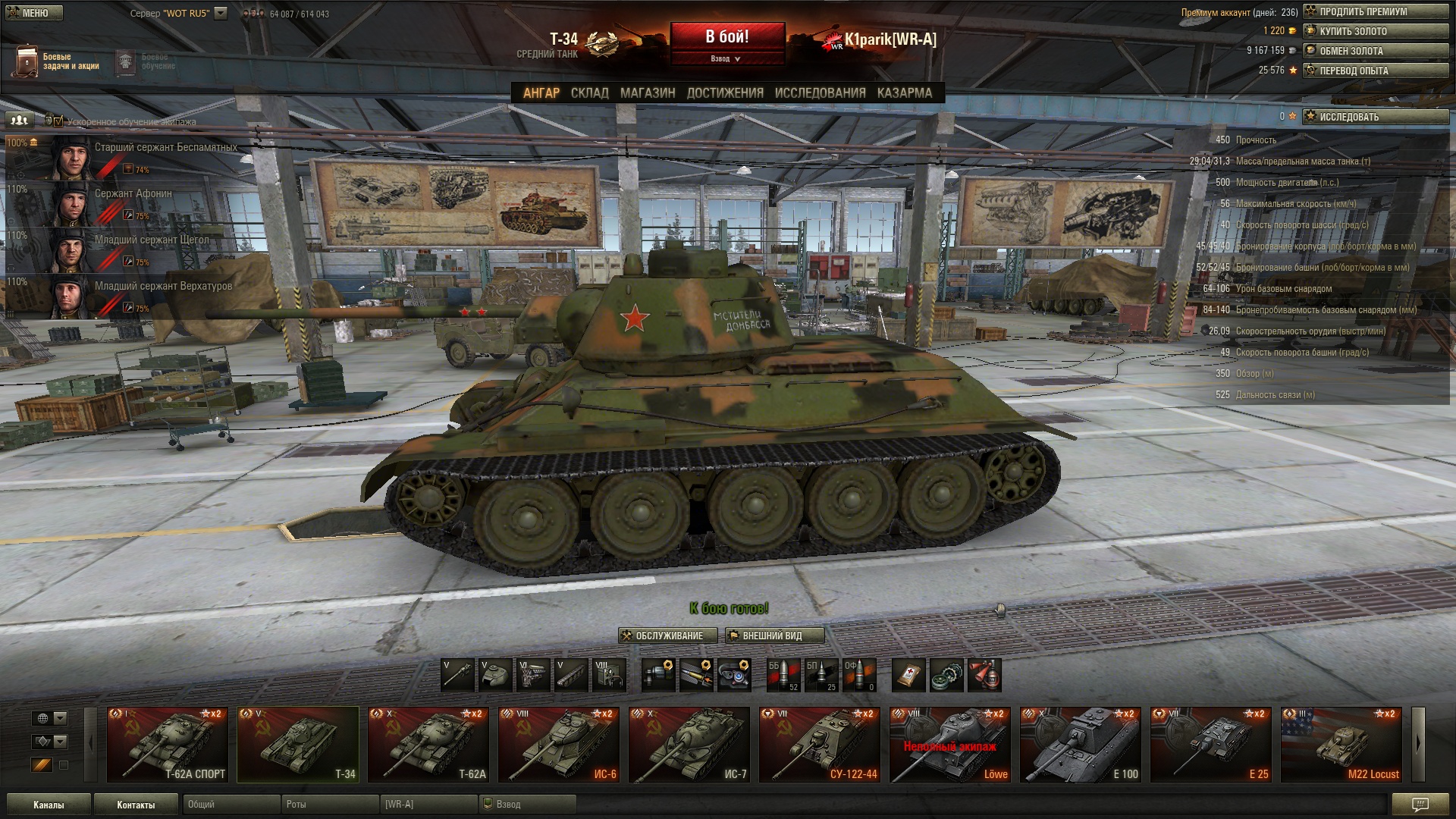Switch to the СКЛАД tab
The width and height of the screenshot is (1456, 819).
coord(589,93)
